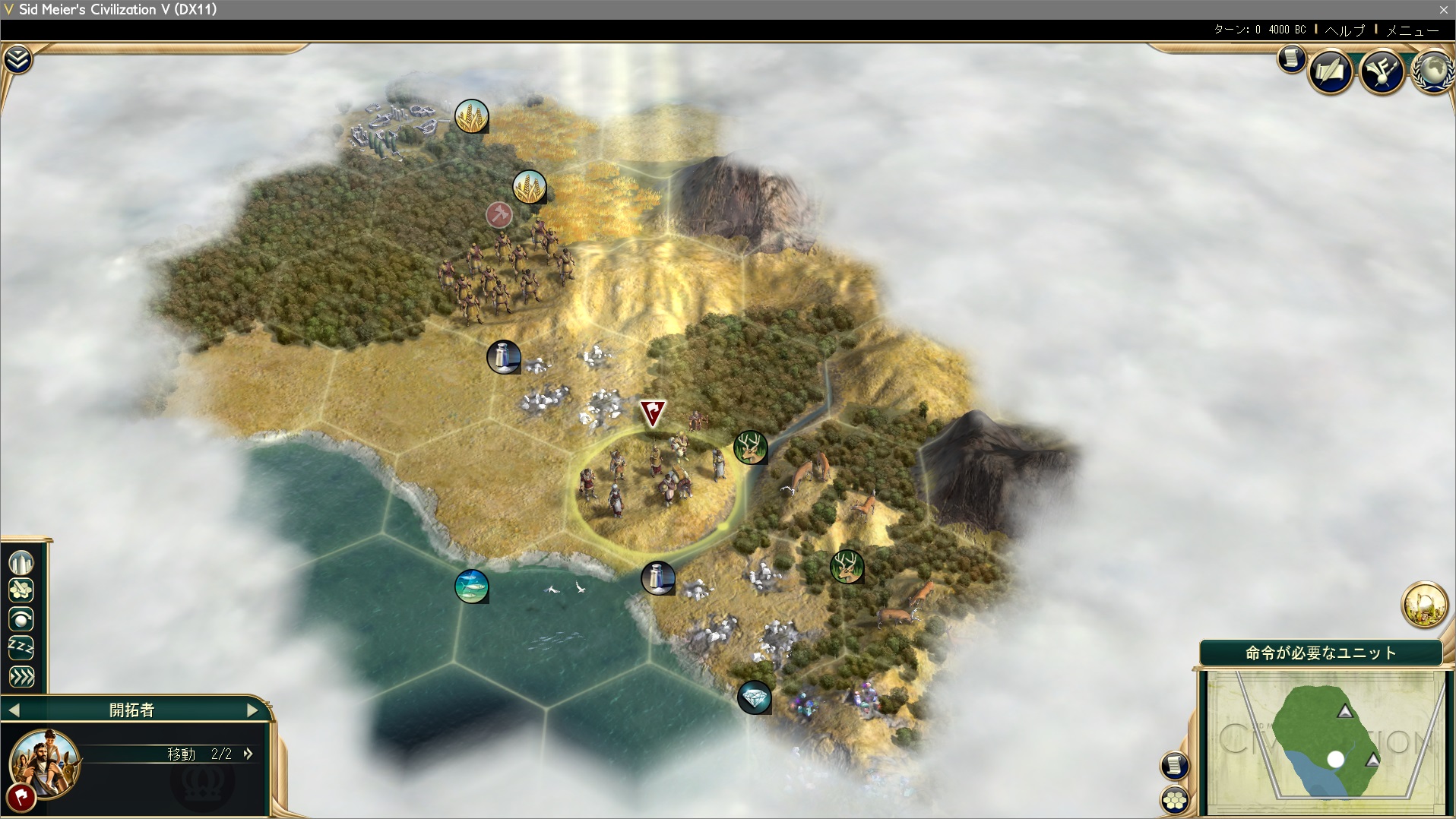Cycle to the next unit with right arrow

click(x=252, y=710)
